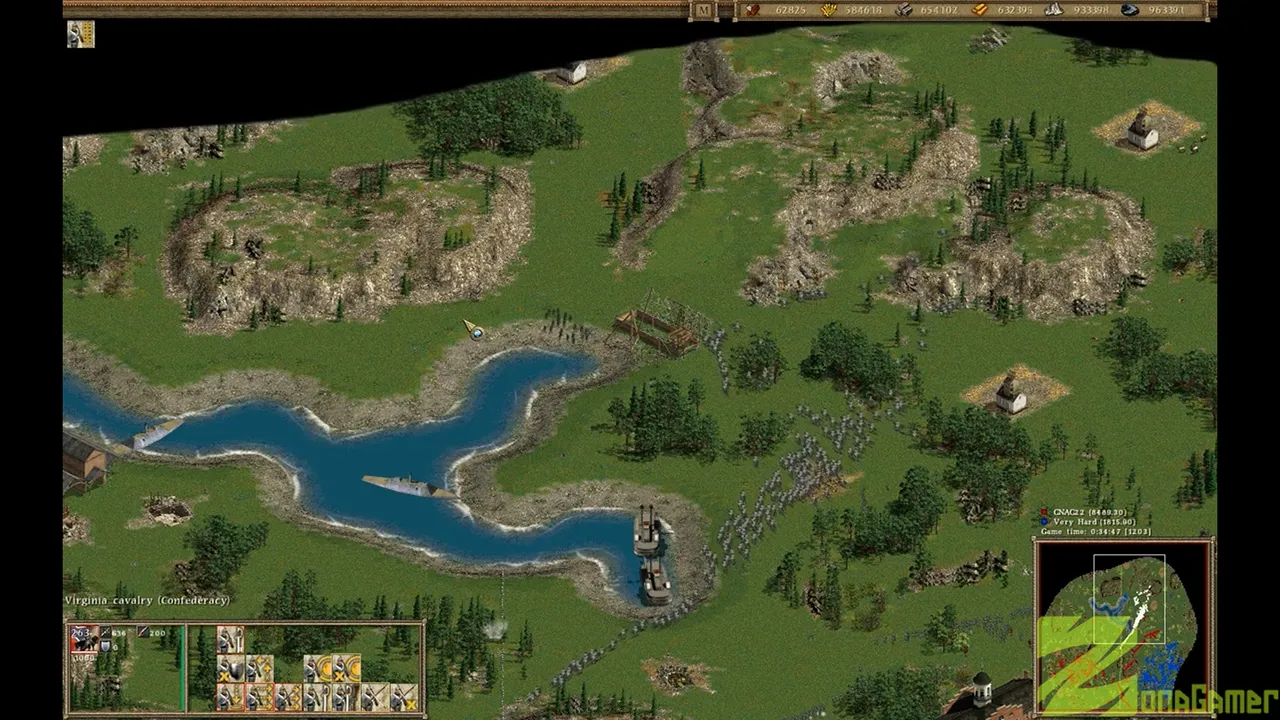
Task: Click the small soldier icon in top-left corner
Action: coord(80,34)
